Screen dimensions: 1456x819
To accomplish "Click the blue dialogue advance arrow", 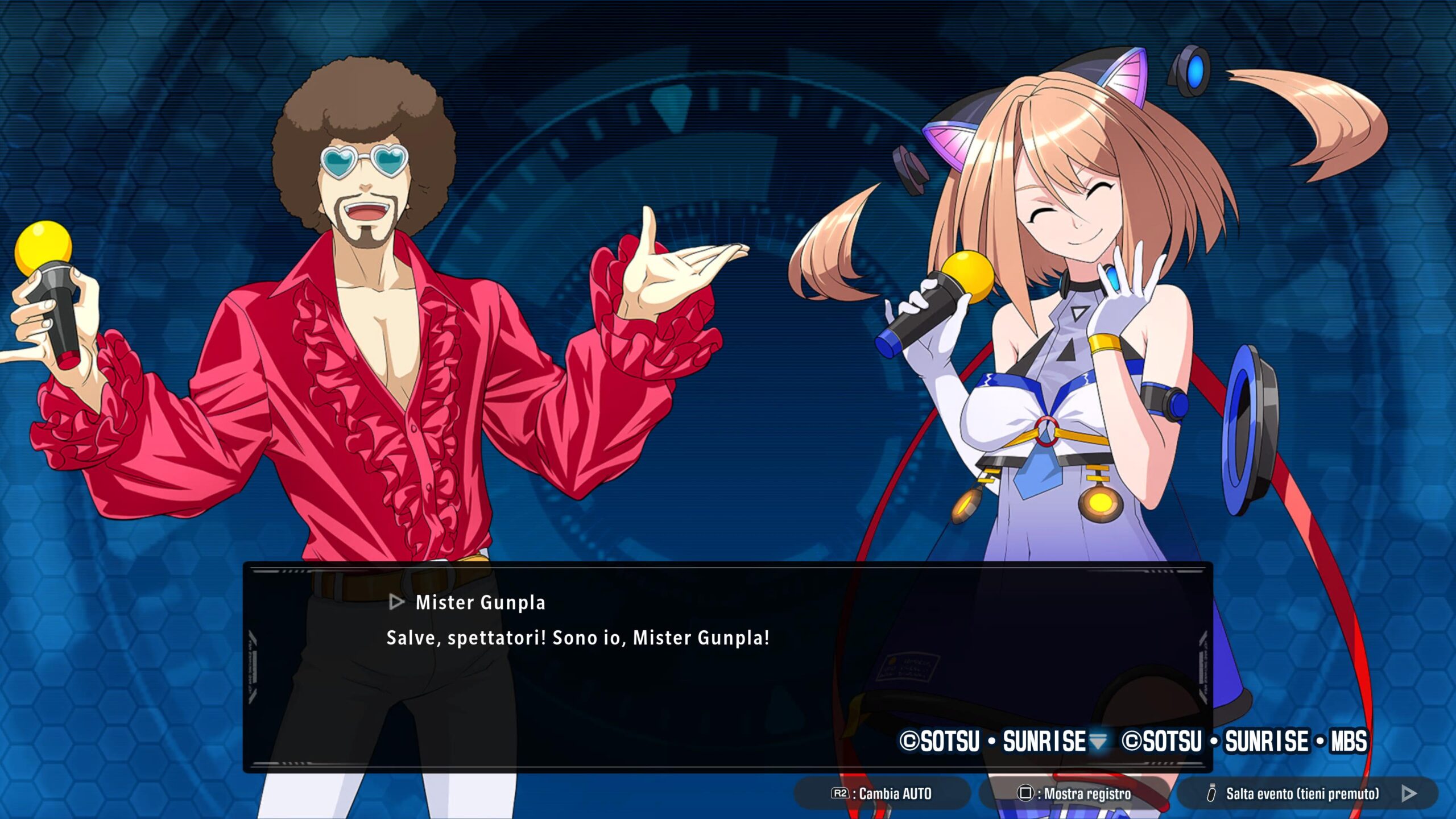I will [x=1098, y=741].
